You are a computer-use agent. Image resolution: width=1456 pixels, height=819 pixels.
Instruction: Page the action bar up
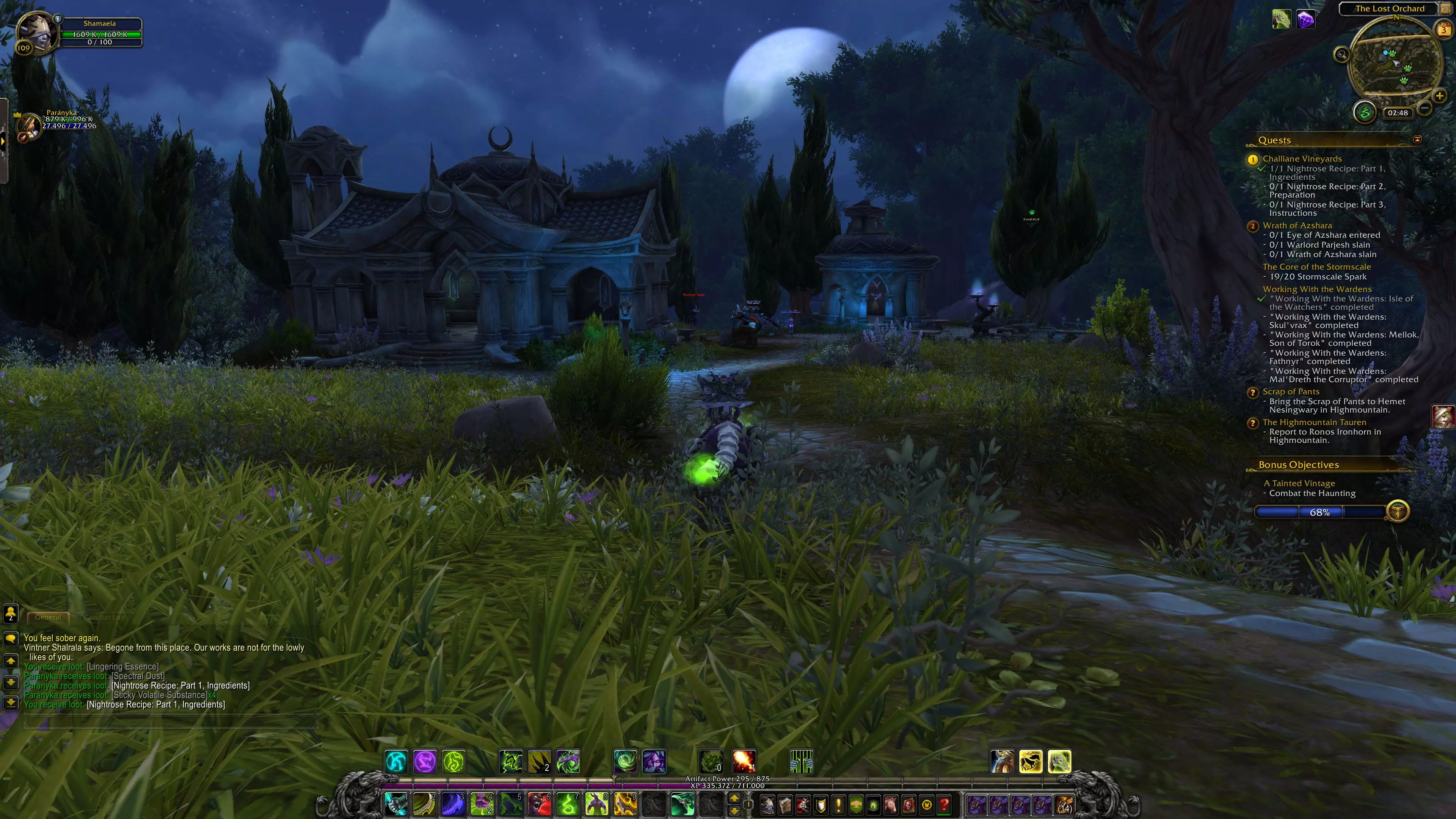(x=734, y=798)
